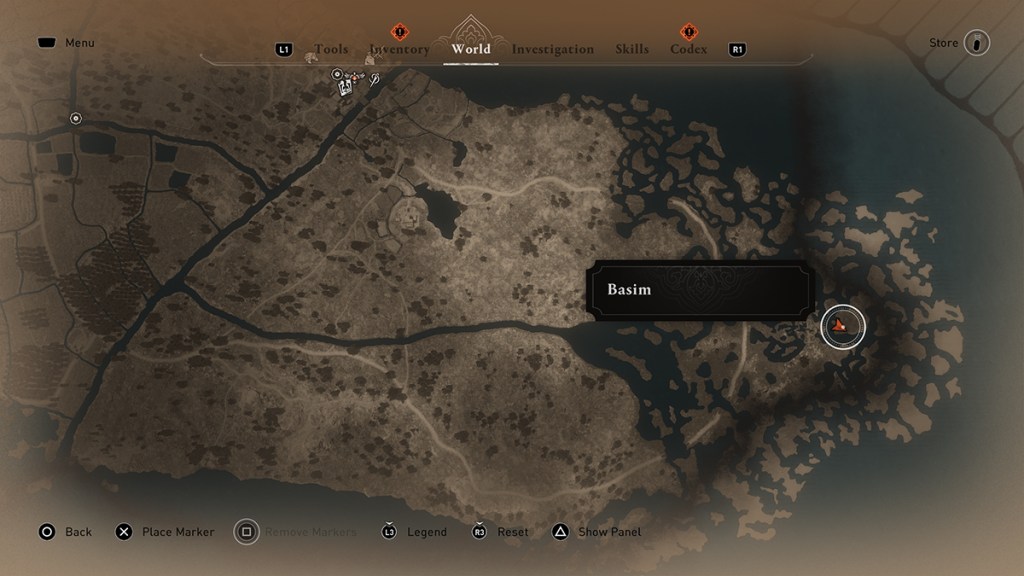Viewport: 1024px width, 576px height.
Task: Open the Inventory tab
Action: pyautogui.click(x=399, y=49)
